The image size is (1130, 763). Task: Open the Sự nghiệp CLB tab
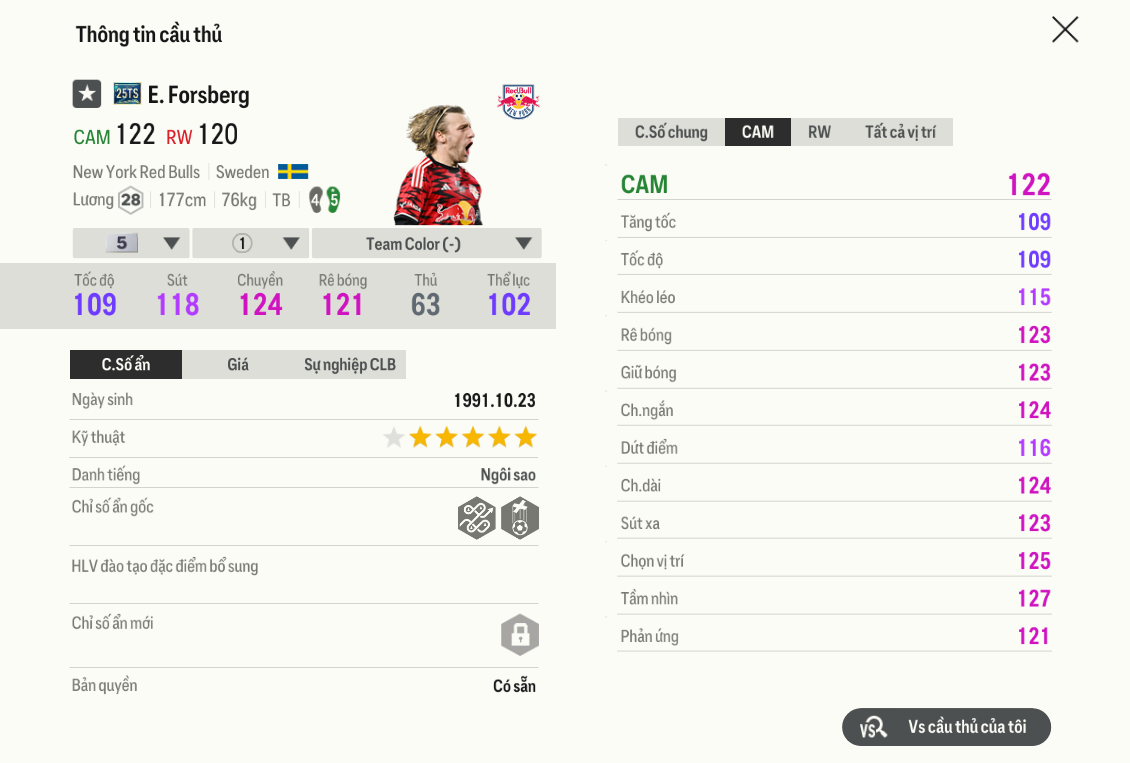pyautogui.click(x=350, y=364)
